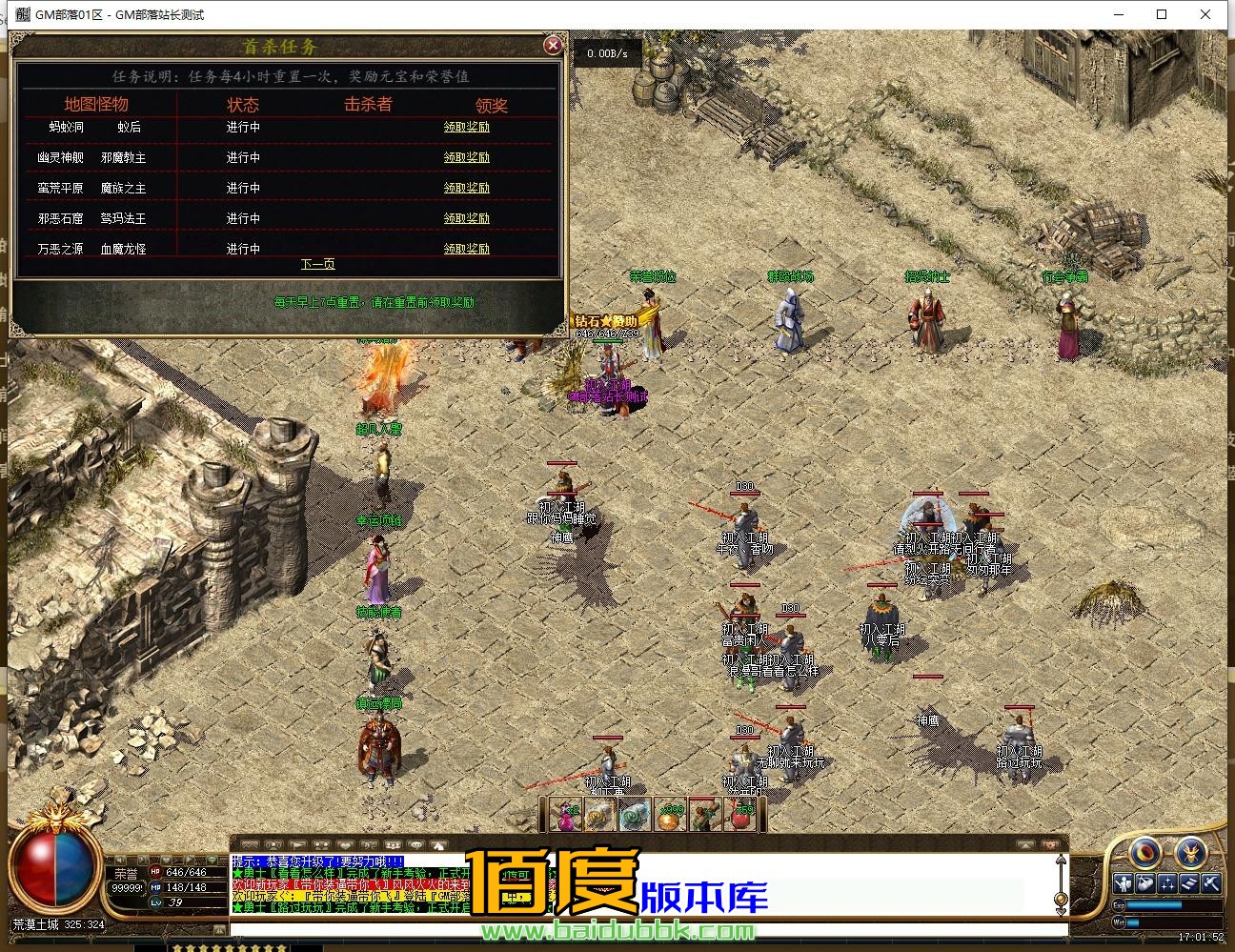Open the round golden helmet button
Viewport: 1235px width, 952px height.
1190,852
